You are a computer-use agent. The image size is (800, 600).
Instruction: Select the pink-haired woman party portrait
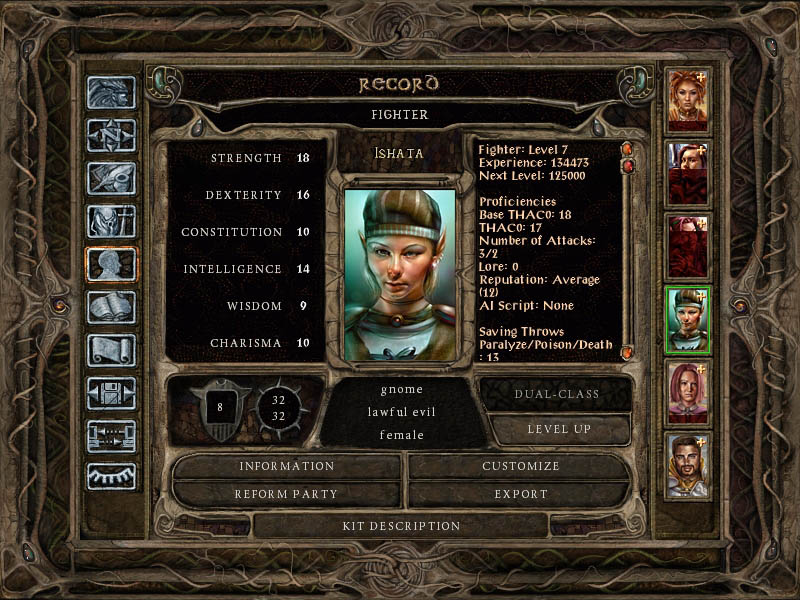pos(688,393)
